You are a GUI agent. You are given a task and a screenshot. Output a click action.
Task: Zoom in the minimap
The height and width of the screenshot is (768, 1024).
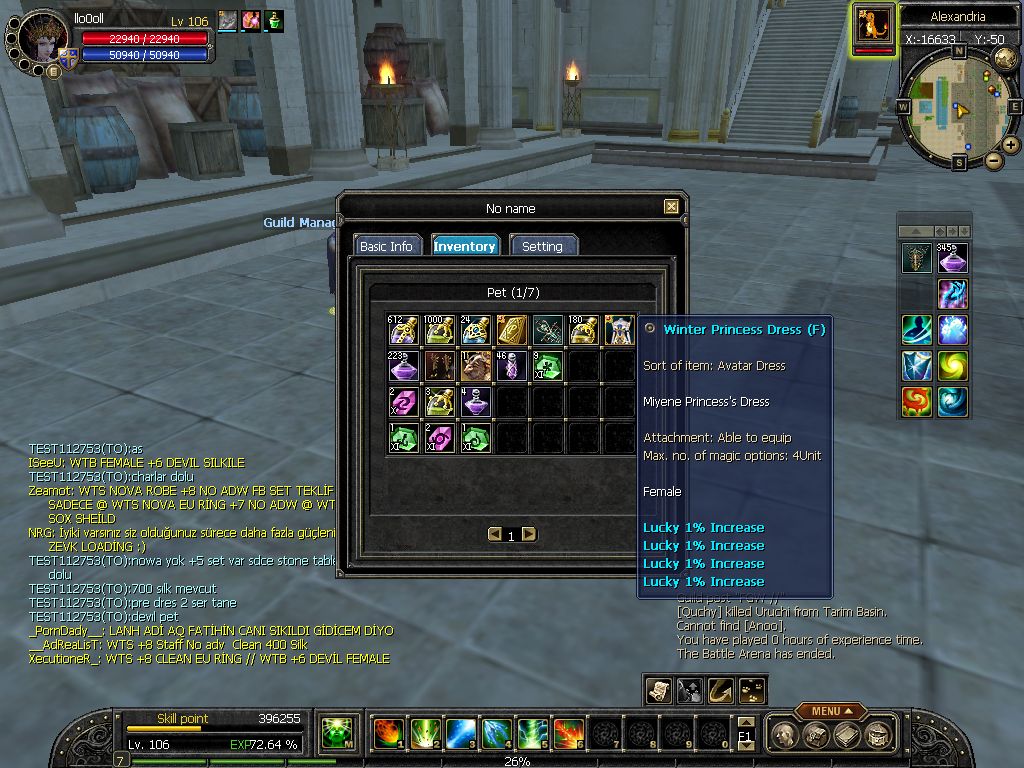(1011, 145)
